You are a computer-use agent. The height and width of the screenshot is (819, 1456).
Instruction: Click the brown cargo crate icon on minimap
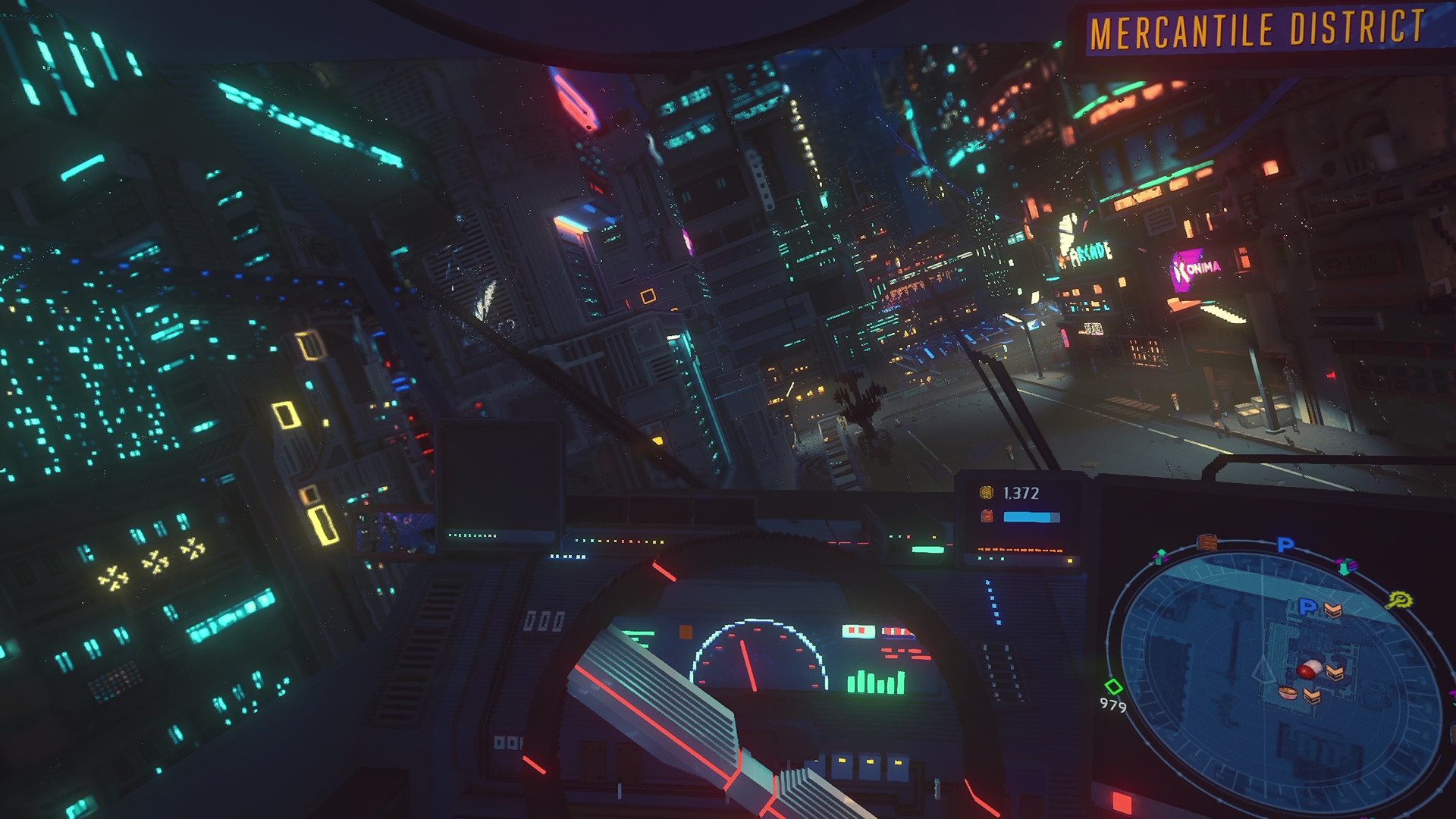coord(1207,541)
